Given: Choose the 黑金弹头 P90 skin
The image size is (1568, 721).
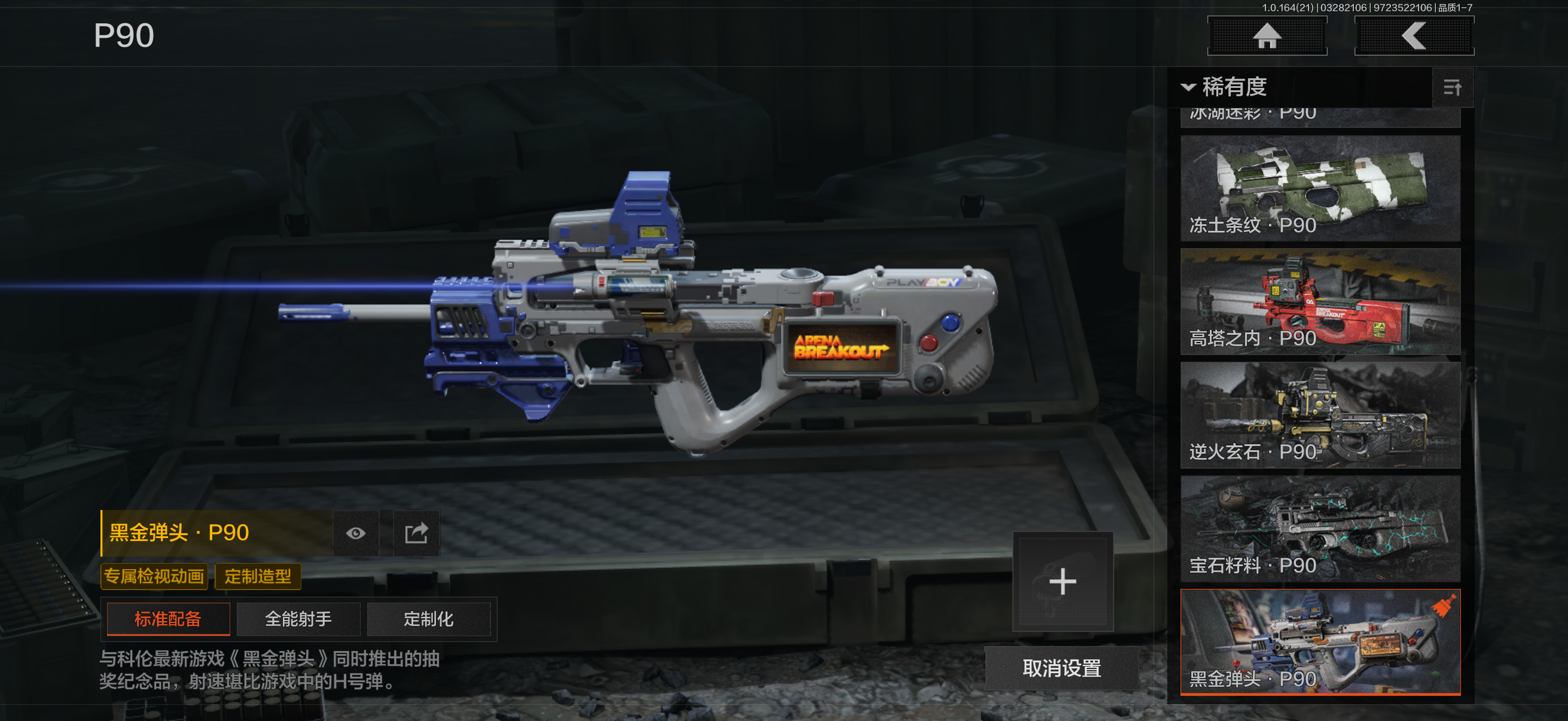Looking at the screenshot, I should pyautogui.click(x=1320, y=641).
